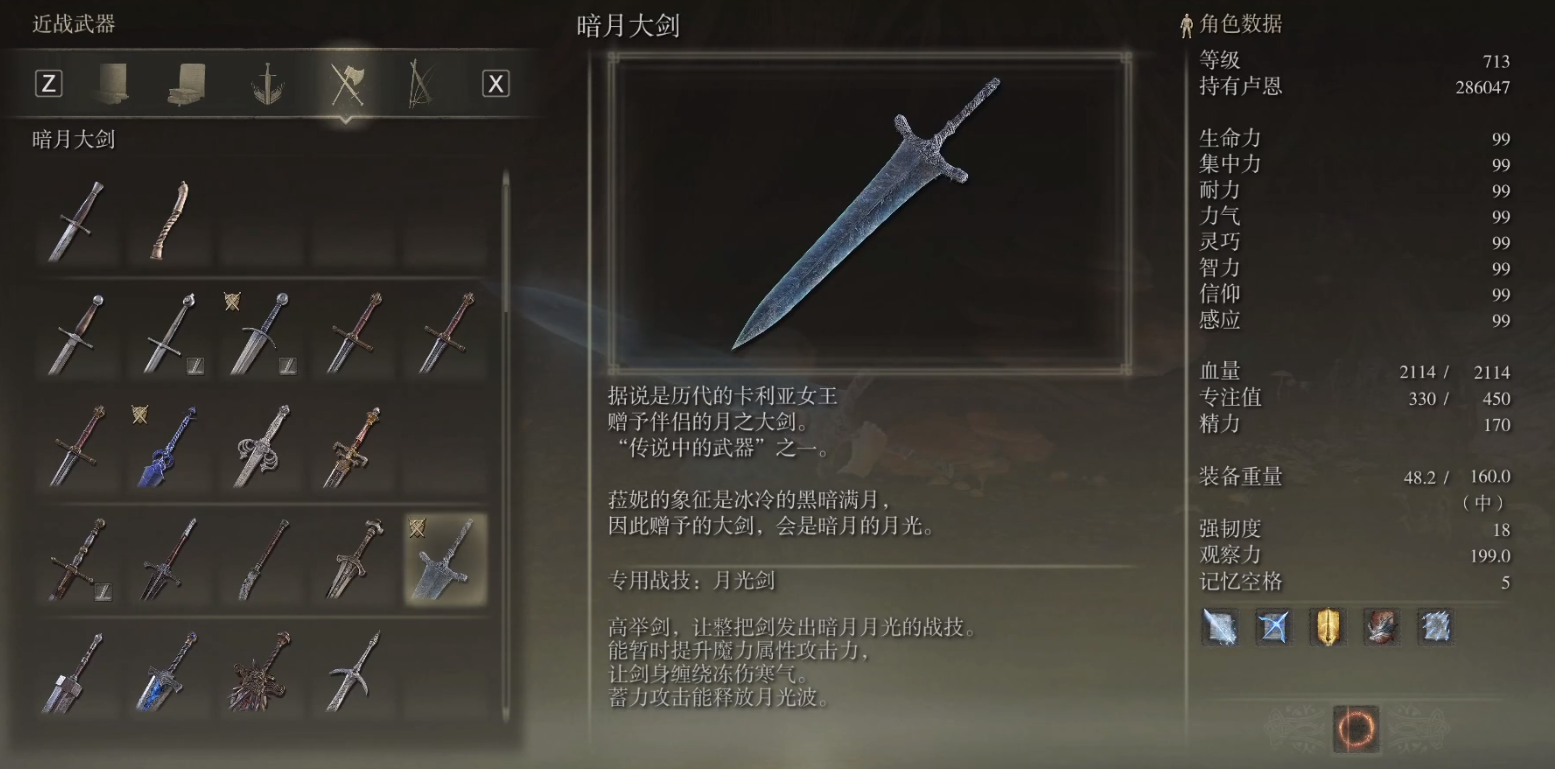
Task: Select the highlighted Darkmoon Greatsword slot
Action: [447, 560]
